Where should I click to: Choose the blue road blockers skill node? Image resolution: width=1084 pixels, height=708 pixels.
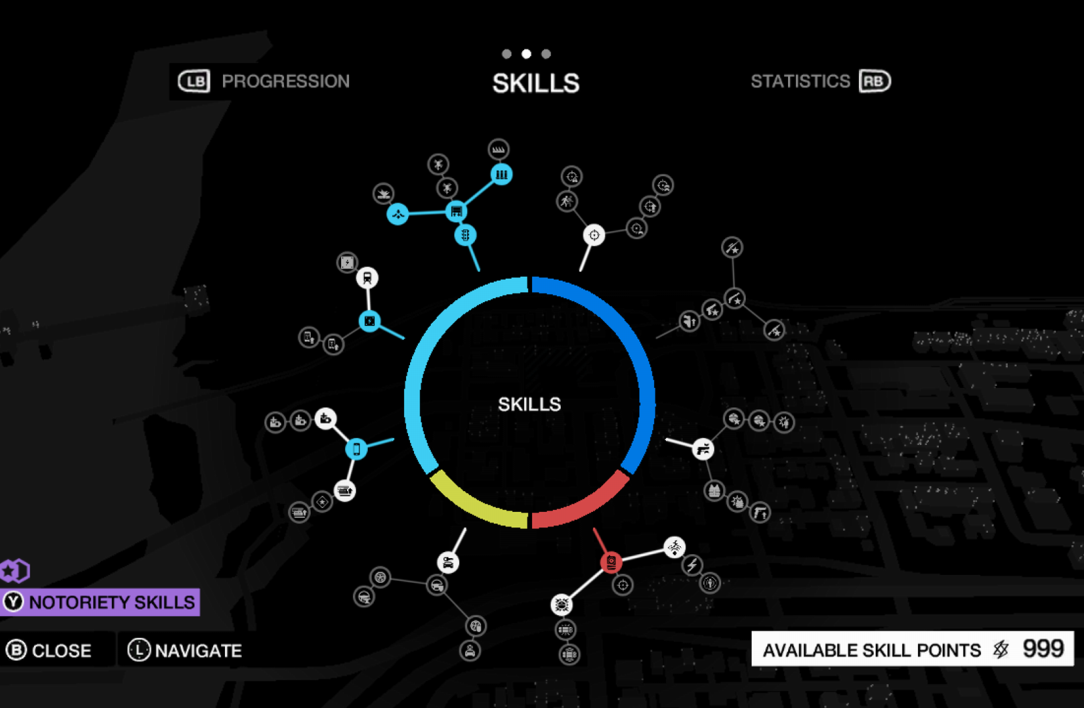(501, 174)
